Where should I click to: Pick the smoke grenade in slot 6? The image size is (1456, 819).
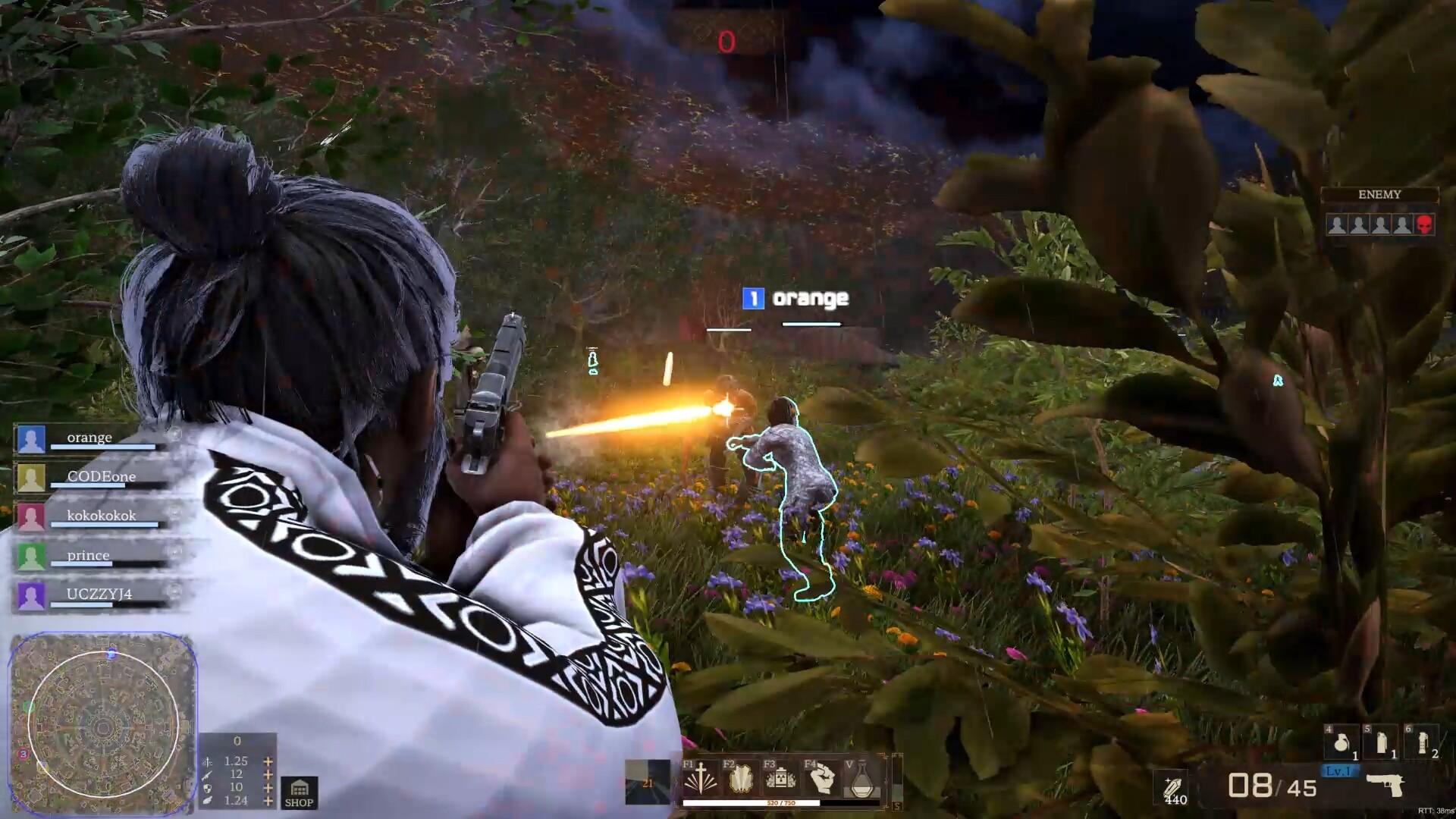(1420, 742)
